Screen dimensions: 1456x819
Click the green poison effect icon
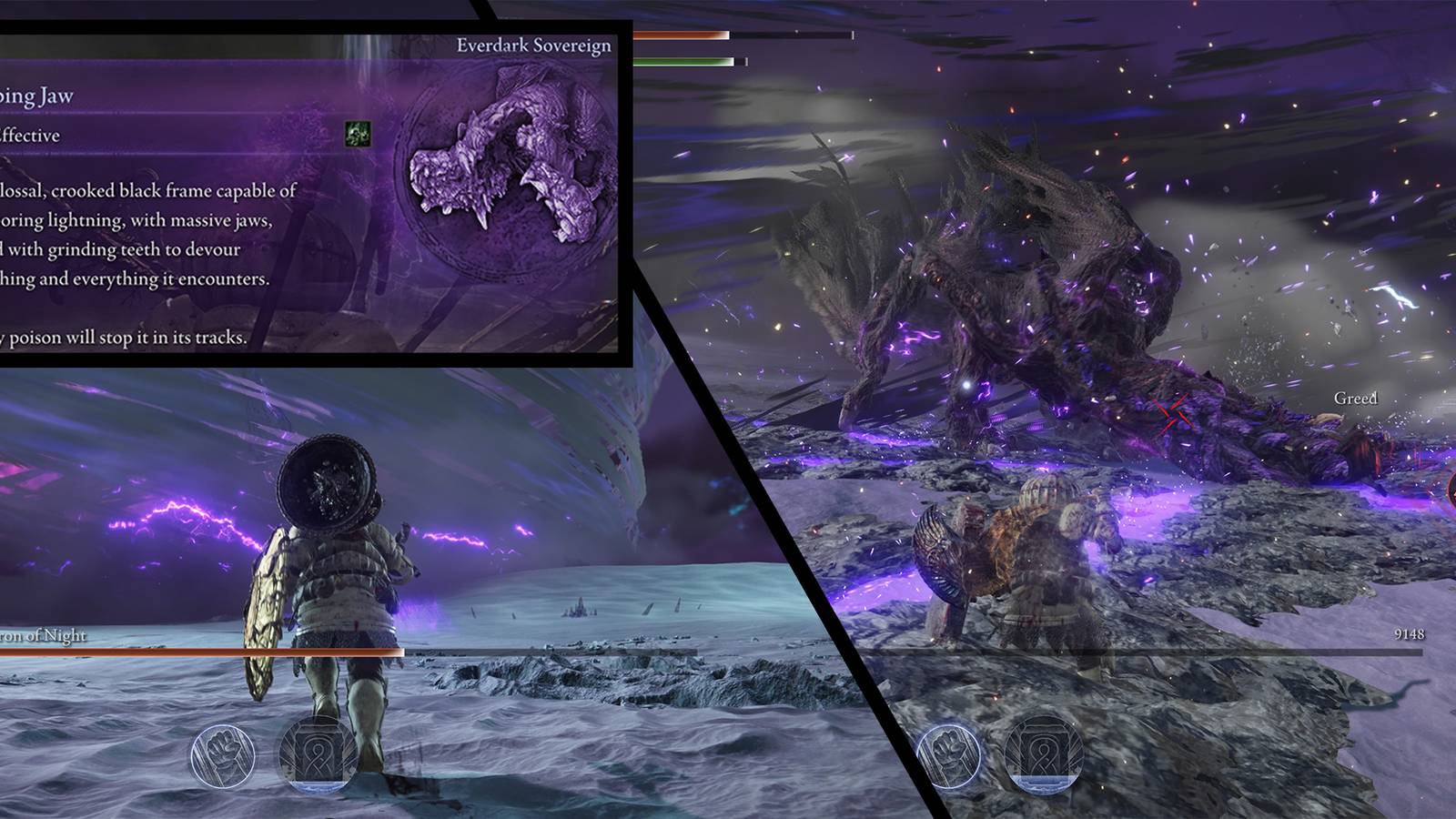358,134
